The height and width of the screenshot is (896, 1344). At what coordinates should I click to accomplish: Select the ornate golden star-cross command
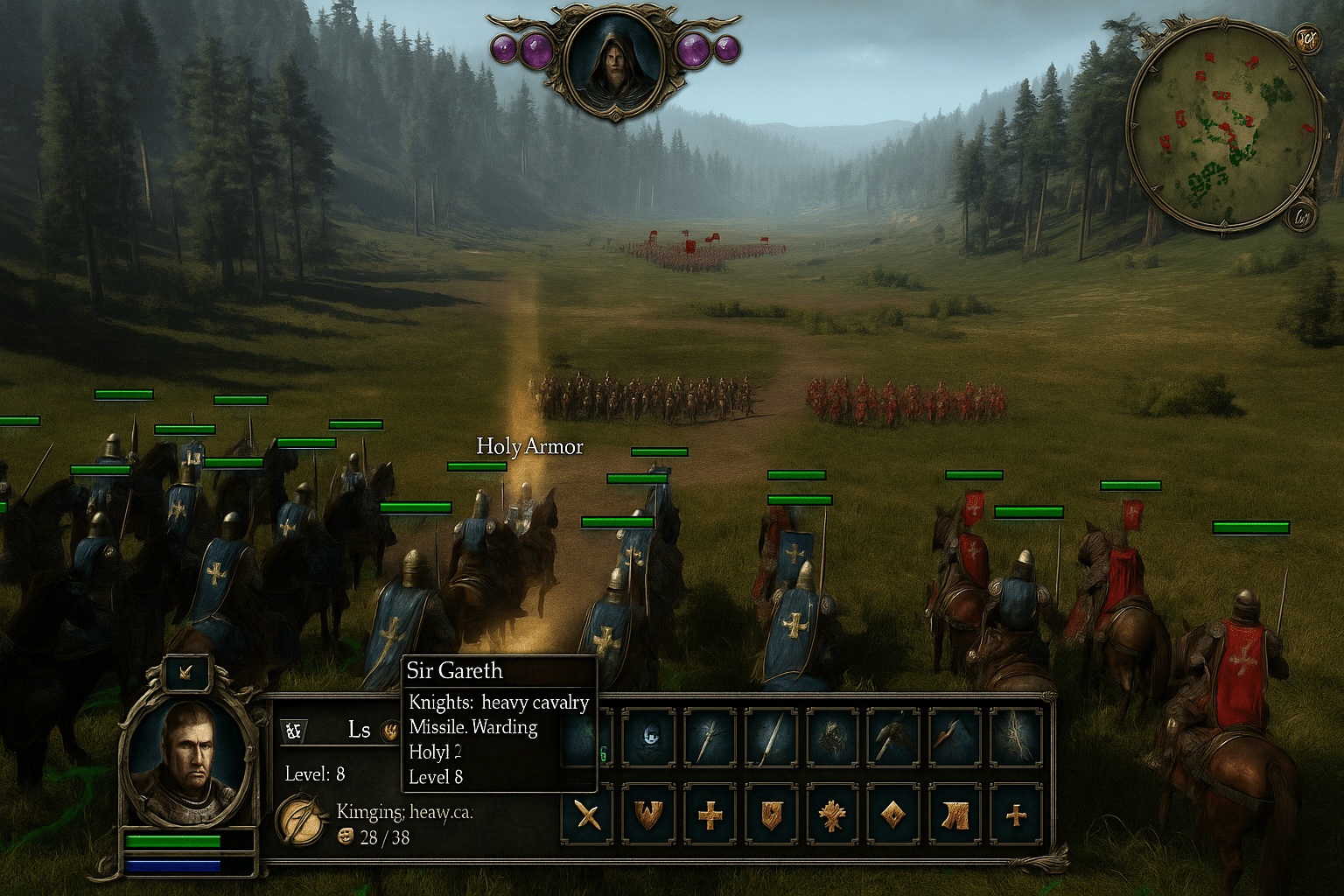pos(832,816)
